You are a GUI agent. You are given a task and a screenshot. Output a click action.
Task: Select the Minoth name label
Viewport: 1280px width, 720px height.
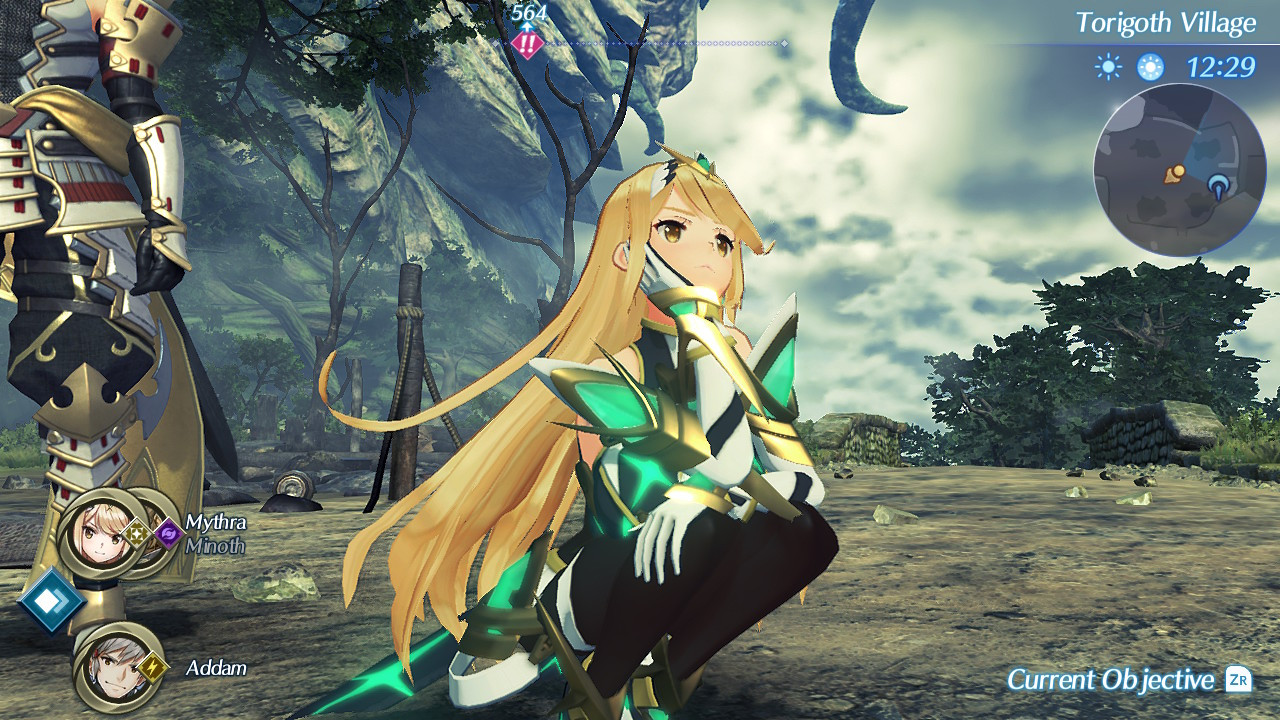point(216,546)
